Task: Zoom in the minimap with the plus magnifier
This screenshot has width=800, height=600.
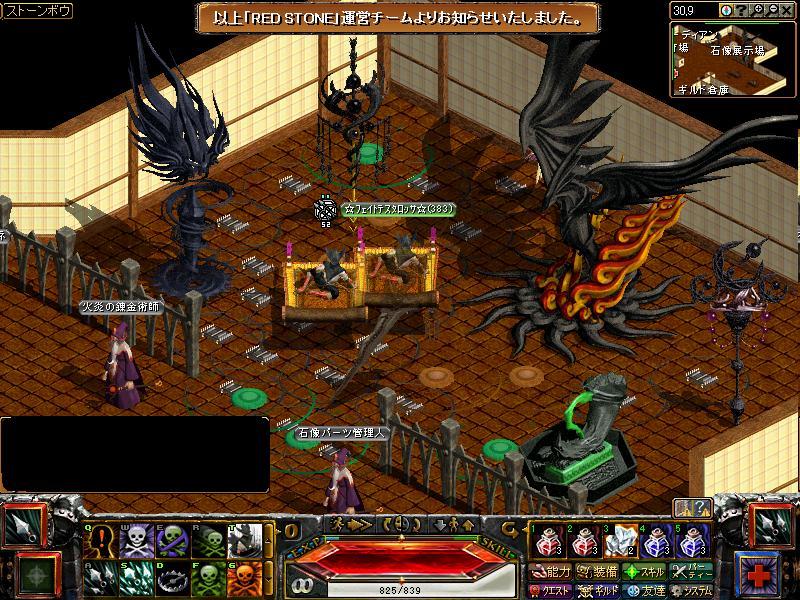Action: (x=759, y=10)
